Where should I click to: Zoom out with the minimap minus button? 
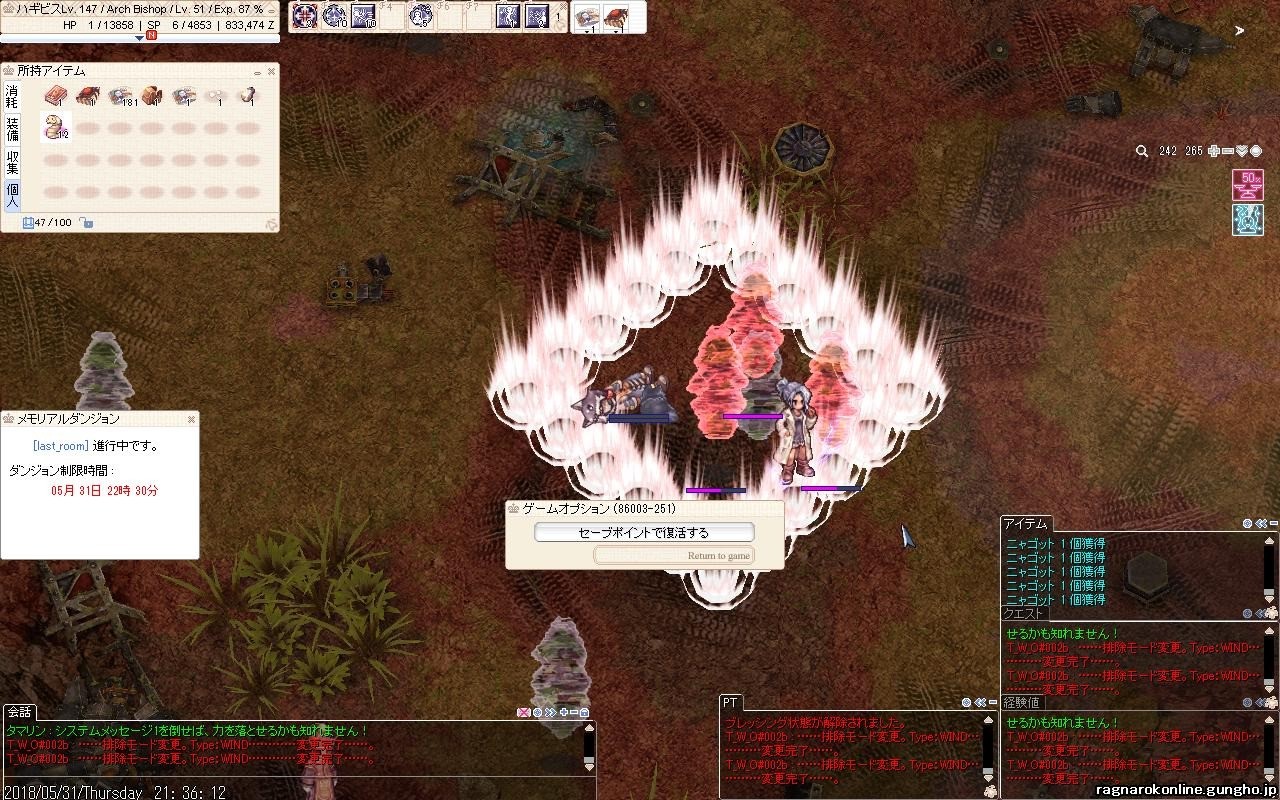tap(1228, 151)
